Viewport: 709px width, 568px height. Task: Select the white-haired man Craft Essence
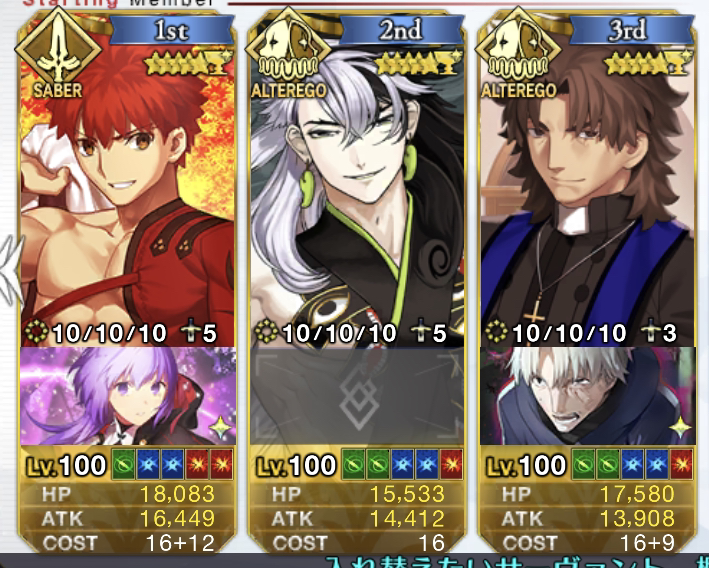point(588,396)
